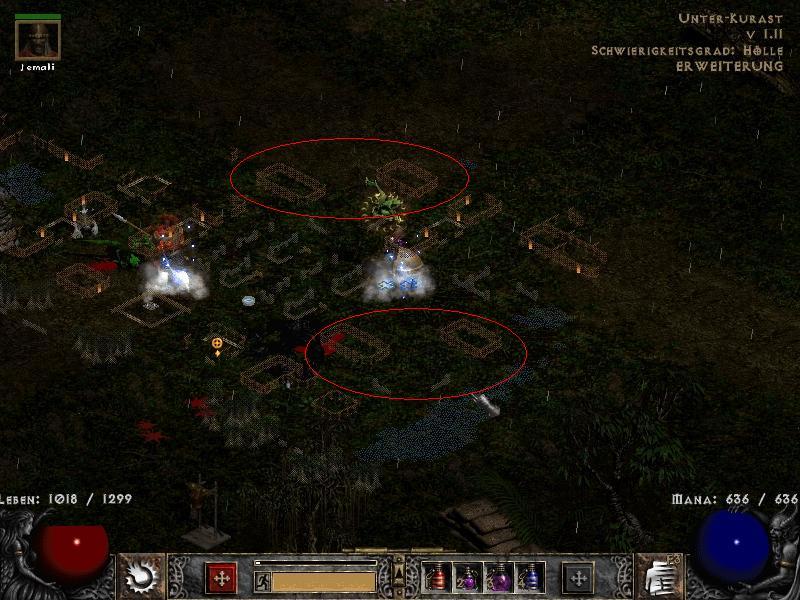Image resolution: width=800 pixels, height=600 pixels.
Task: Click the gray cross button right of the belt
Action: (577, 578)
